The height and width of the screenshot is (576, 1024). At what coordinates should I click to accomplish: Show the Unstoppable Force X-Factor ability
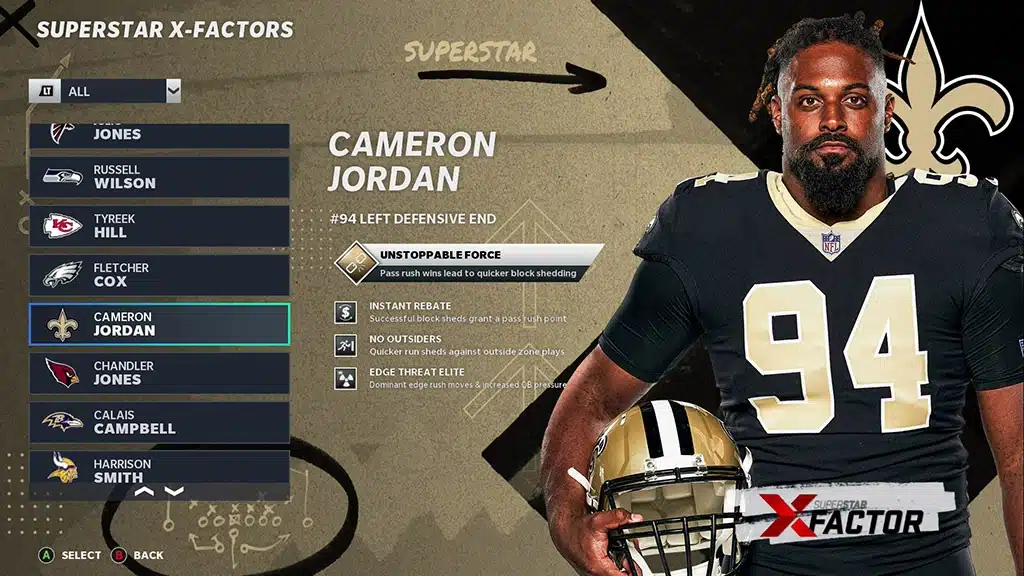click(470, 264)
